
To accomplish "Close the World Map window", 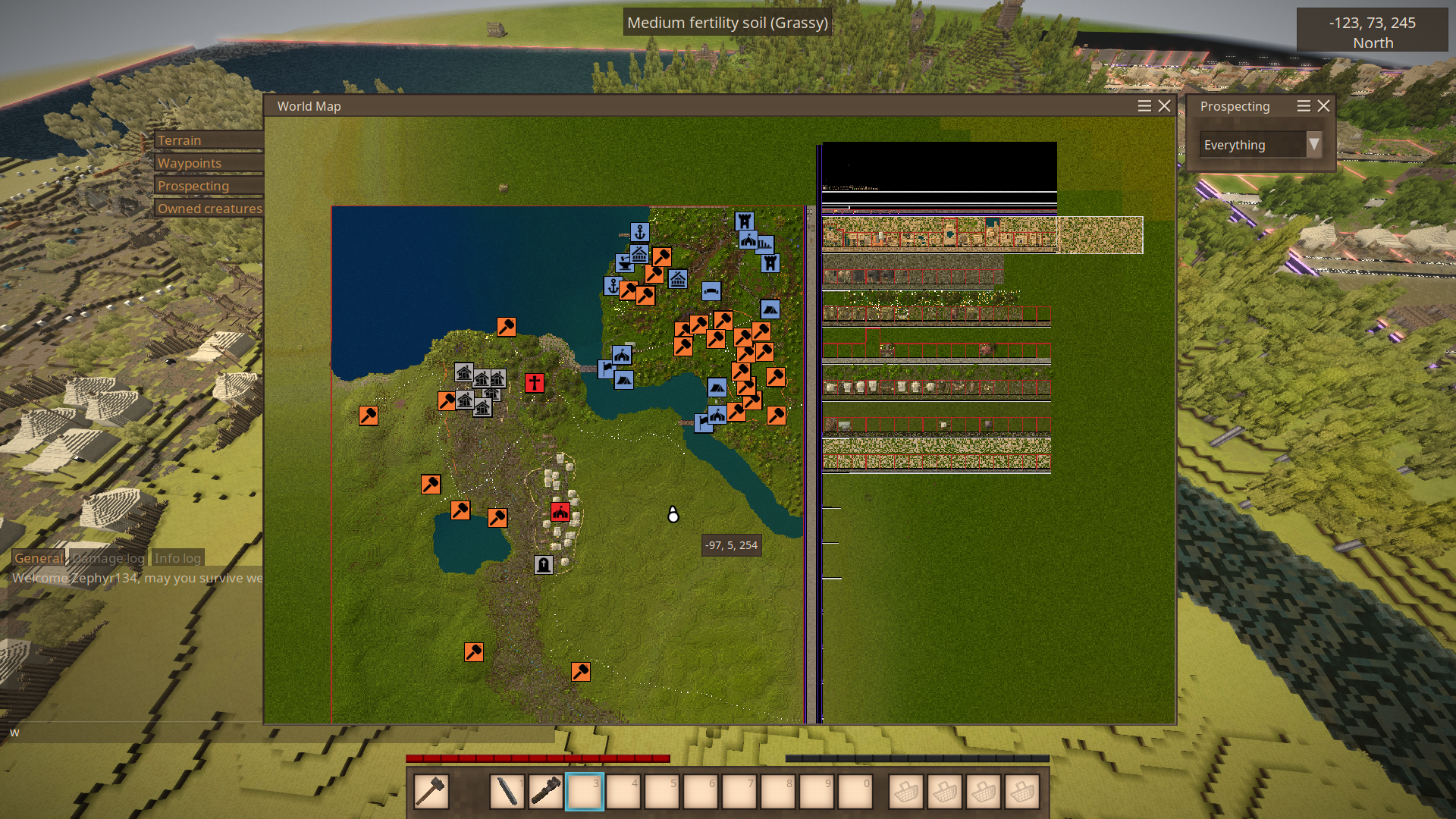I will point(1165,106).
